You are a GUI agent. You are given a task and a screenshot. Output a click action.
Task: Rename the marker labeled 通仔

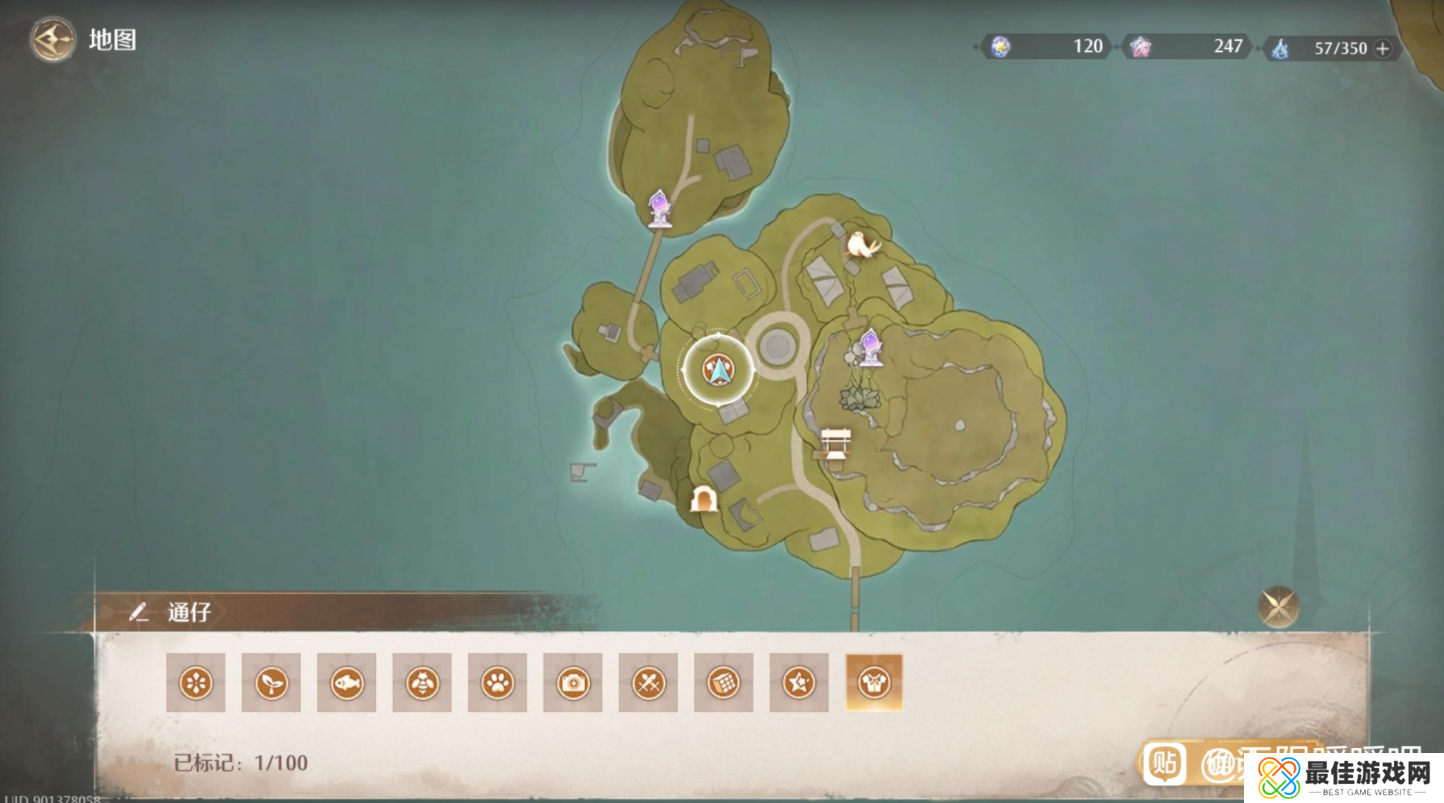point(139,612)
